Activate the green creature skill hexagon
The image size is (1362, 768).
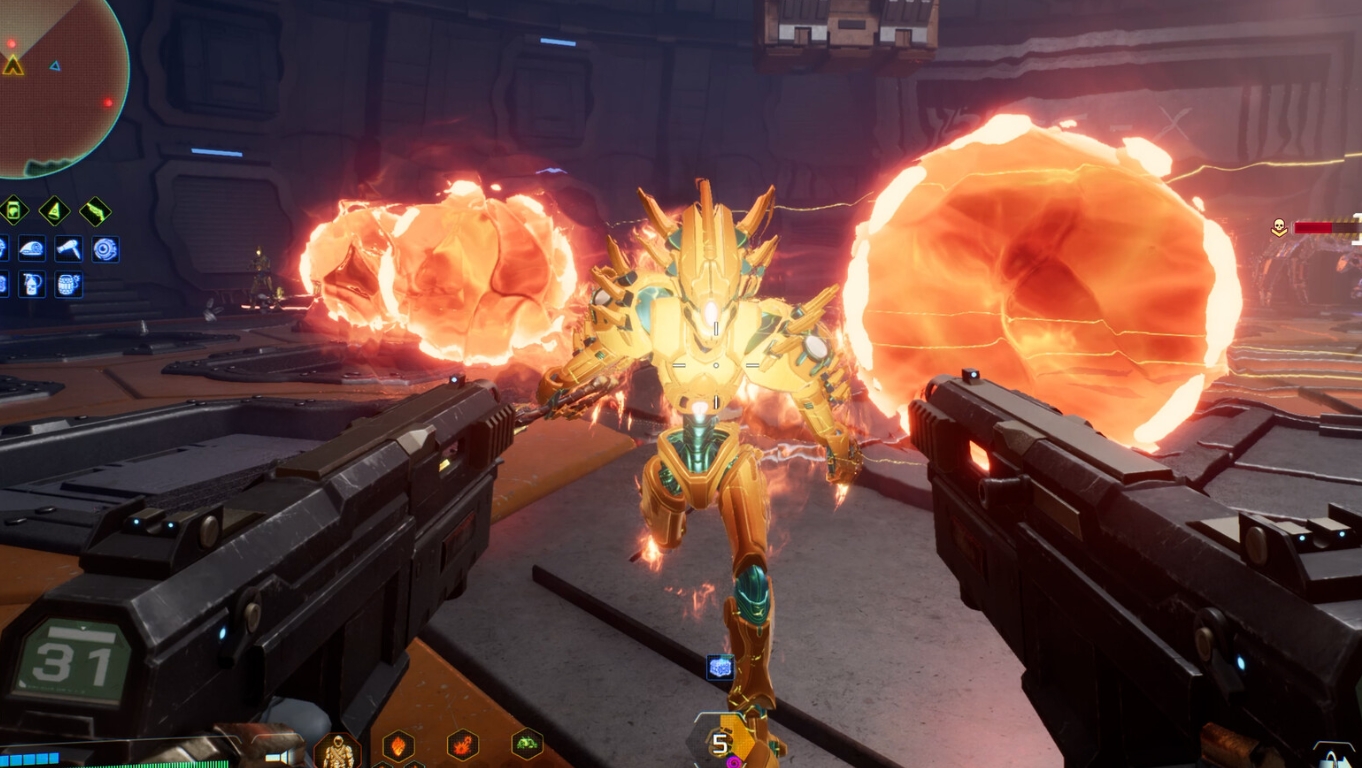click(527, 743)
